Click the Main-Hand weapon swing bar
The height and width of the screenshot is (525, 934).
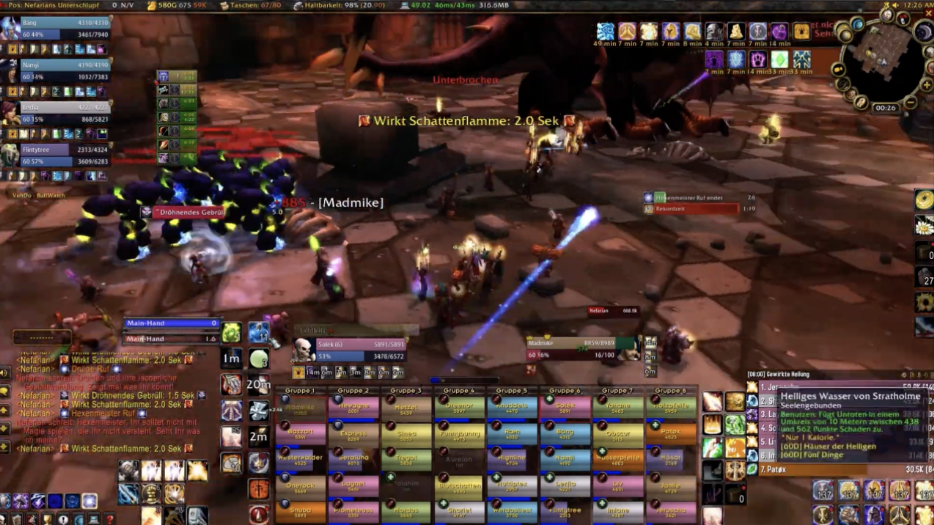tap(171, 324)
